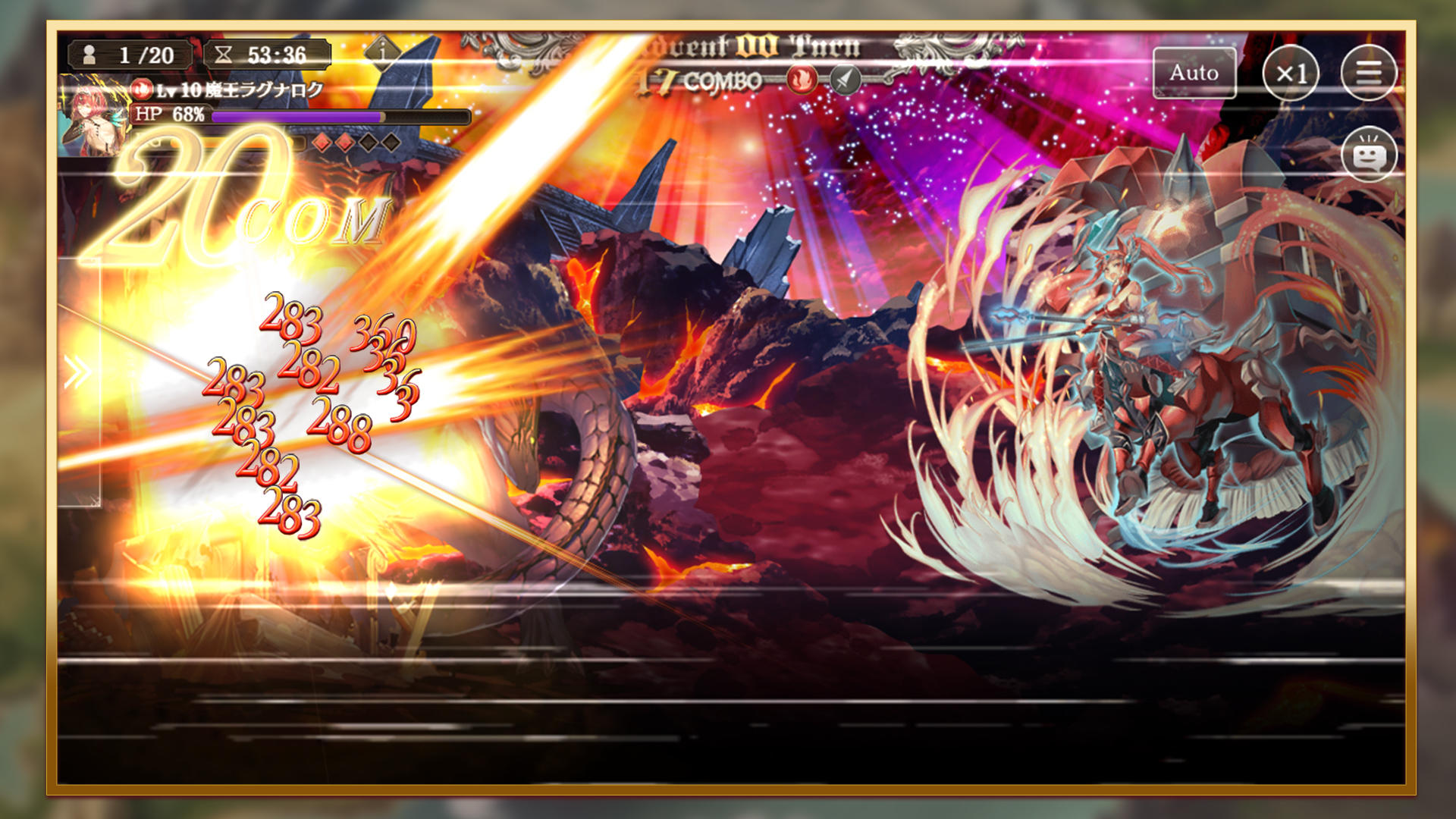Toggle Auto battle mode
This screenshot has width=1456, height=819.
pyautogui.click(x=1194, y=74)
